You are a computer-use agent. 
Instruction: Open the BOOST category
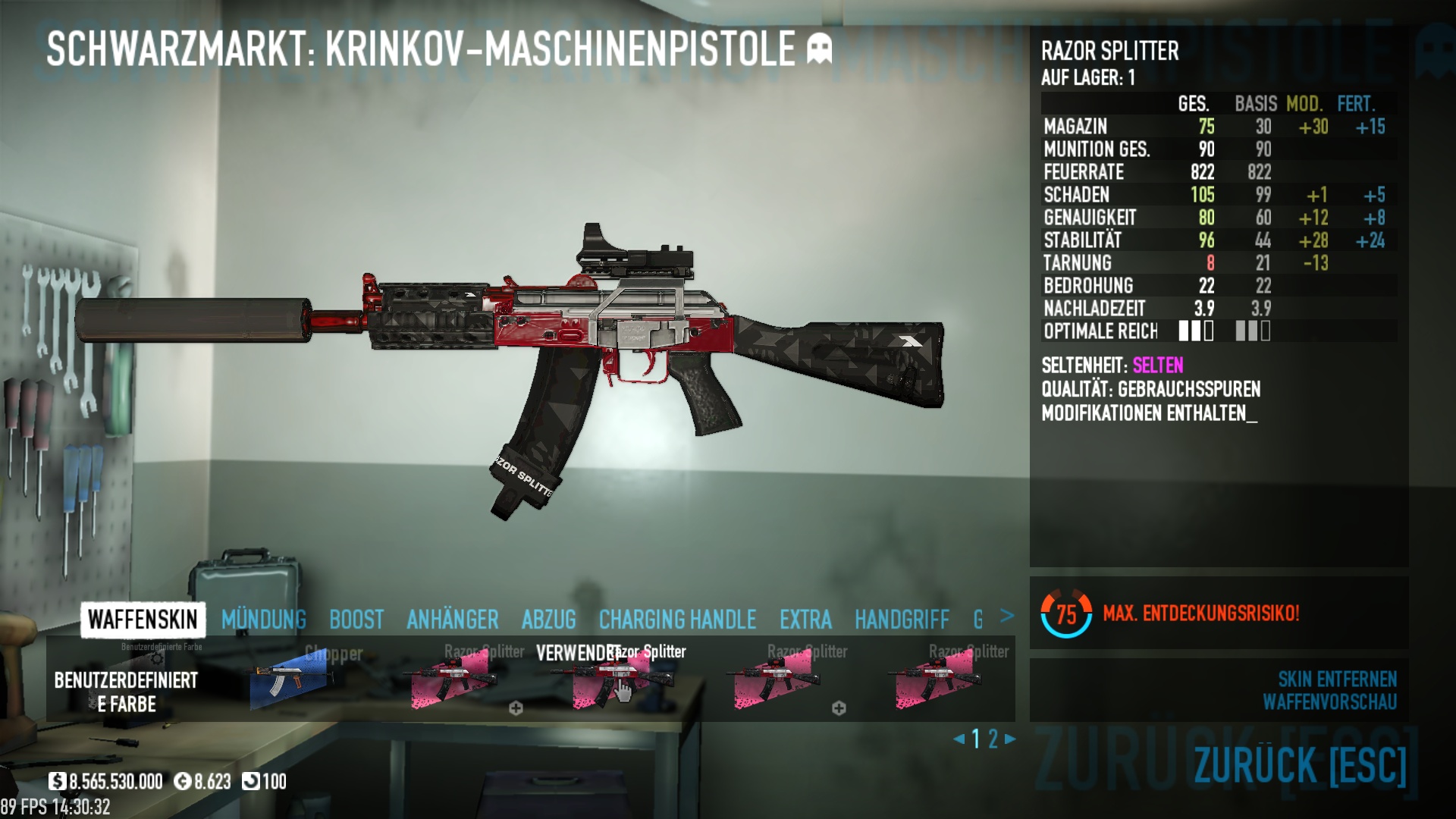[356, 620]
